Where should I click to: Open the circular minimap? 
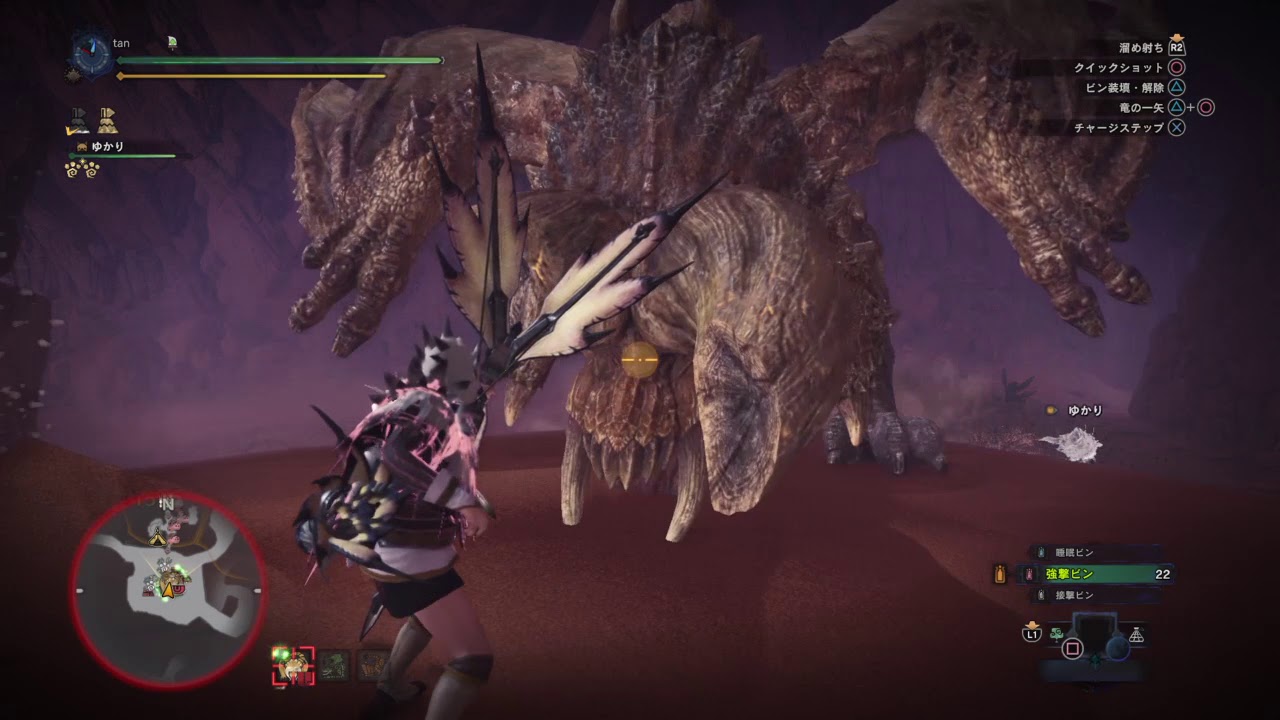167,590
